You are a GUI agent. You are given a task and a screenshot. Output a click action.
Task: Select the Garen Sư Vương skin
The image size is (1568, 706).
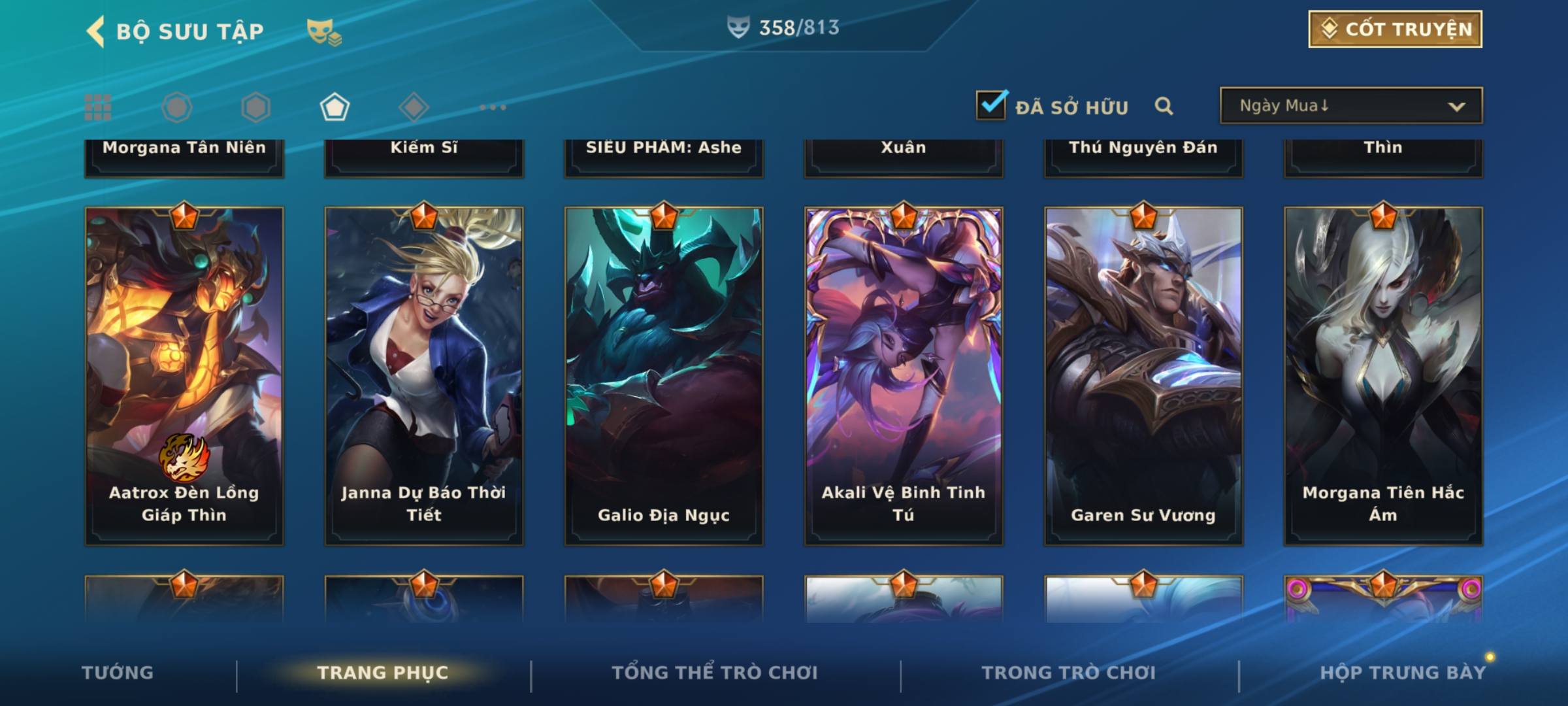click(x=1143, y=376)
